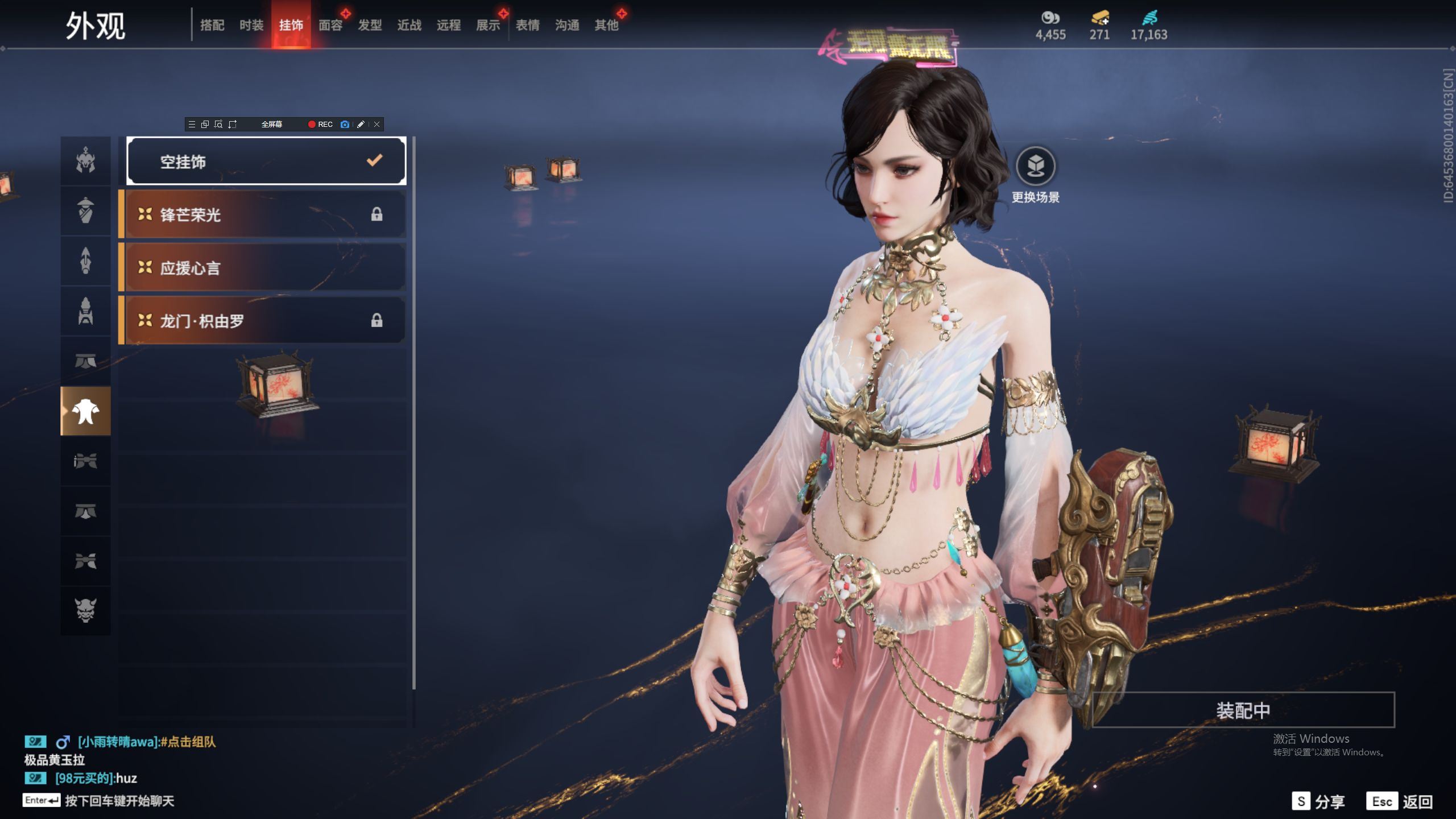This screenshot has height=819, width=1456.
Task: Close the screen recorder toolbar
Action: coord(377,125)
